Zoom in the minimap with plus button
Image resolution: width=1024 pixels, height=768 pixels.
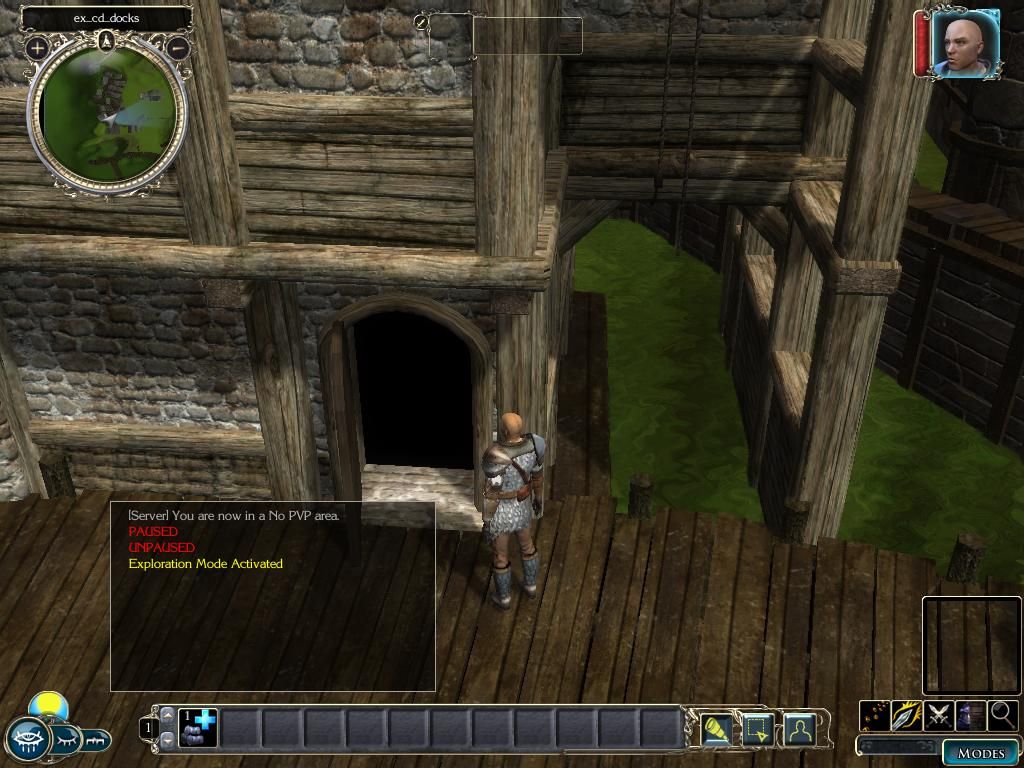[x=37, y=47]
